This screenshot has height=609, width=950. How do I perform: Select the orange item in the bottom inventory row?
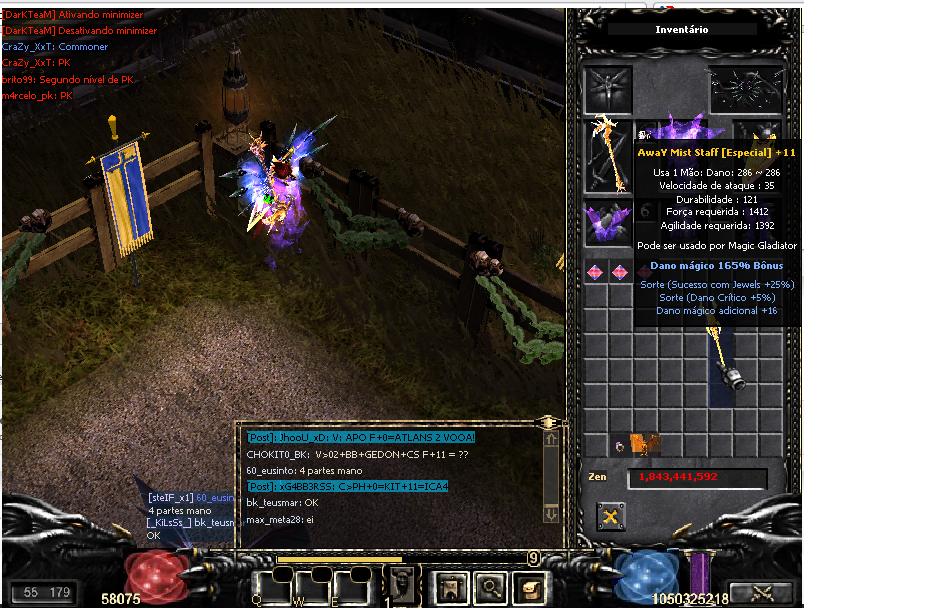645,443
